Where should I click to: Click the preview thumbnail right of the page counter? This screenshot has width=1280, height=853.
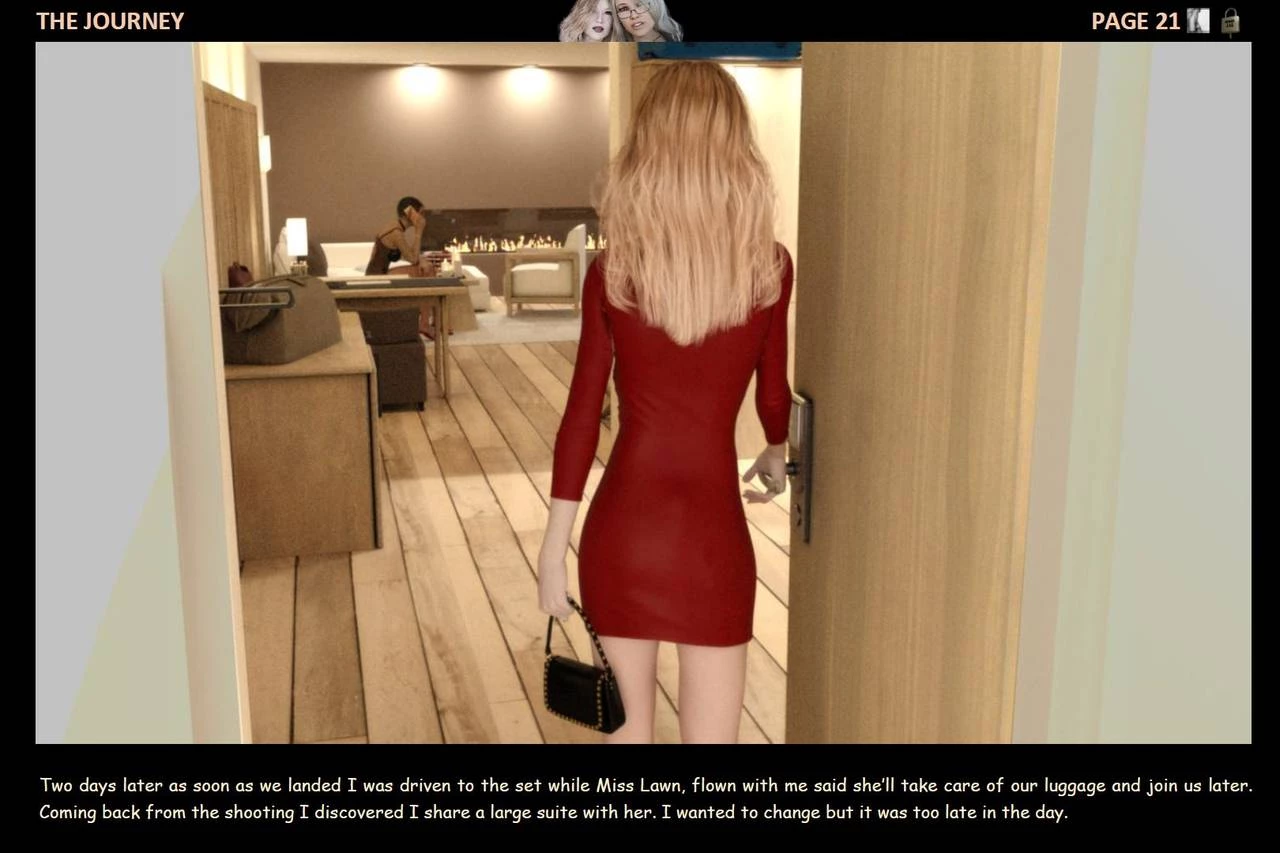click(1199, 20)
